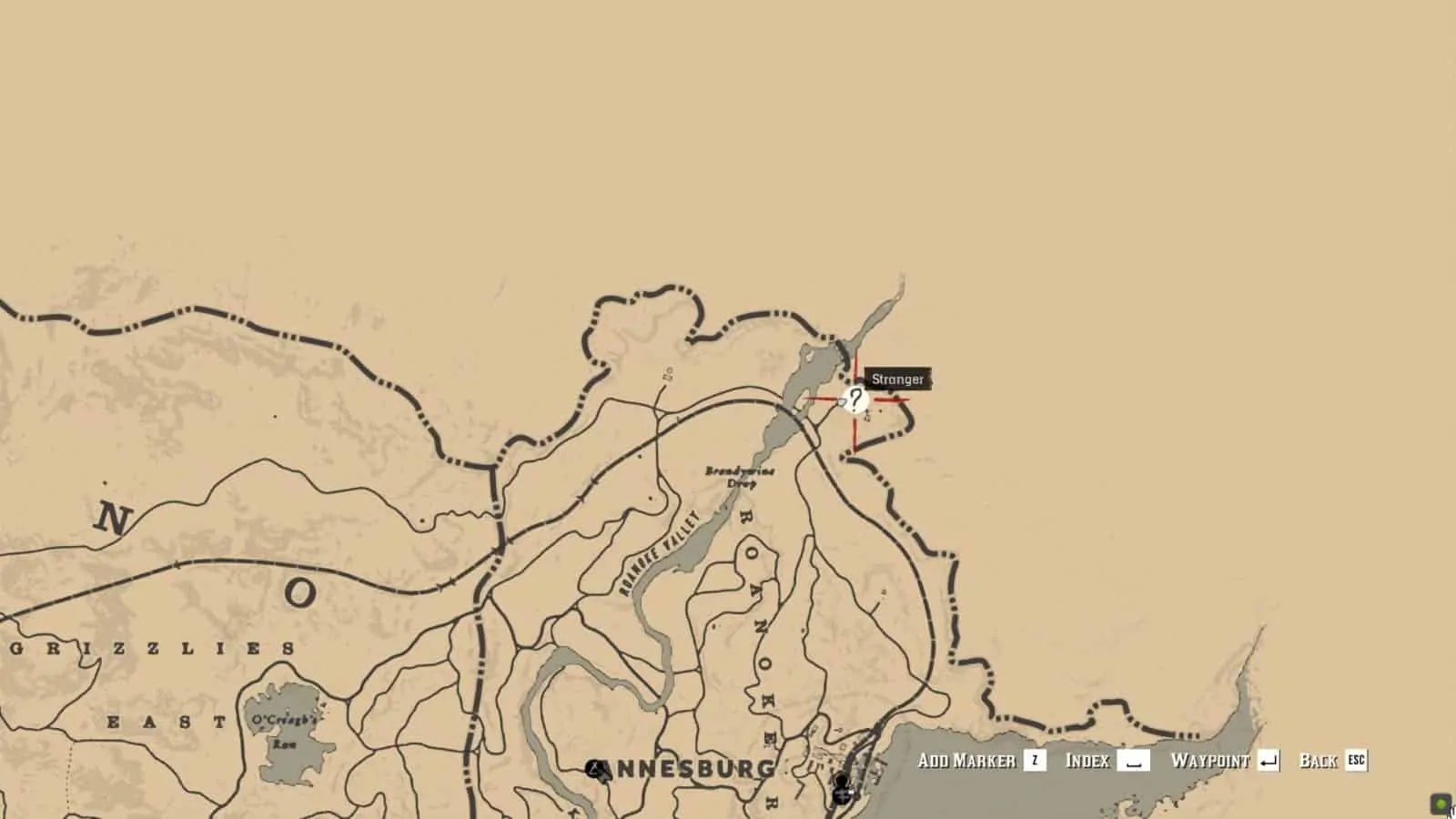Screen dimensions: 1456x819
Task: Click the Roanoke Valley label
Action: tap(658, 552)
